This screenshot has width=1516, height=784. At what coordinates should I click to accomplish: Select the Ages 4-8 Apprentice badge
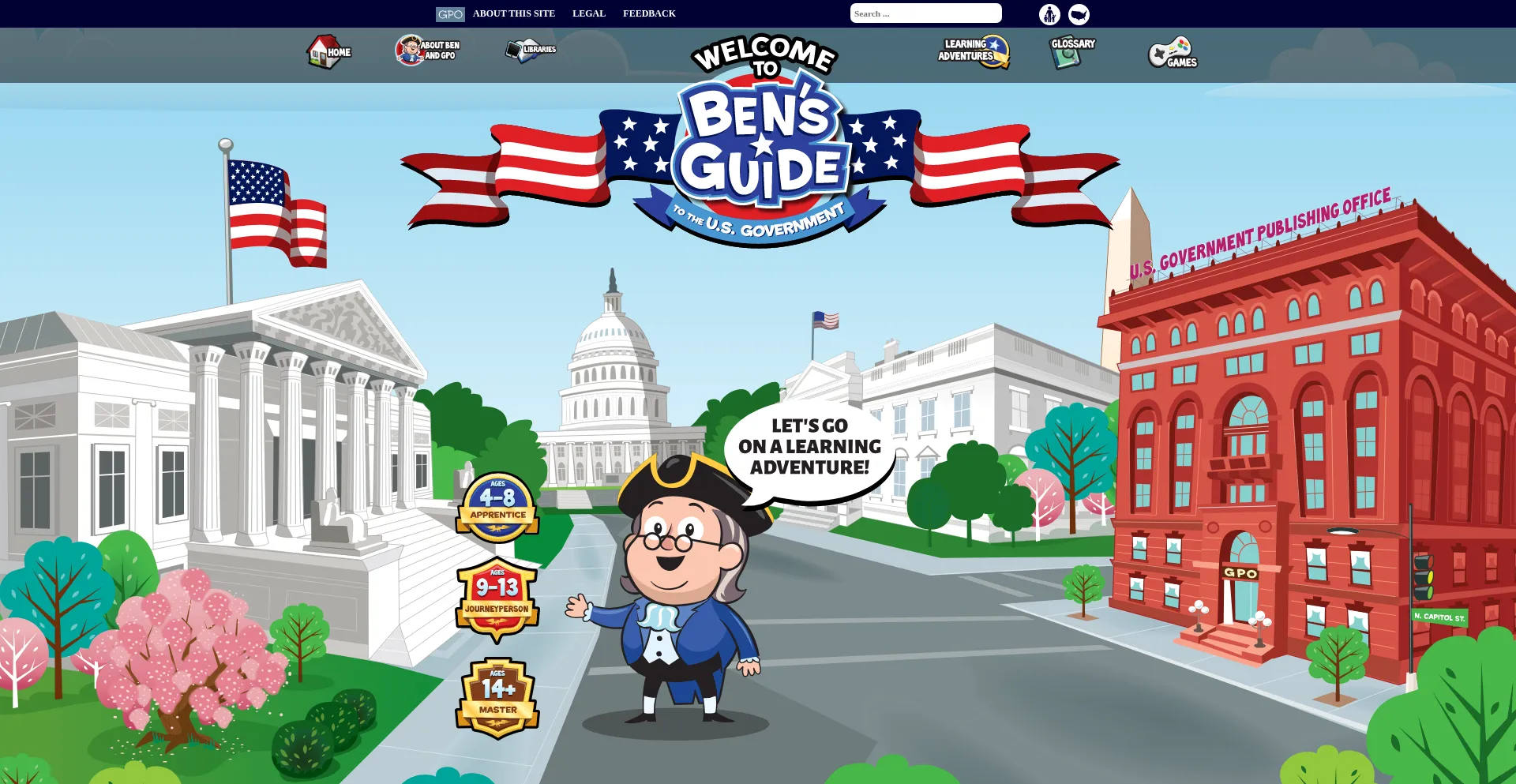click(x=497, y=504)
